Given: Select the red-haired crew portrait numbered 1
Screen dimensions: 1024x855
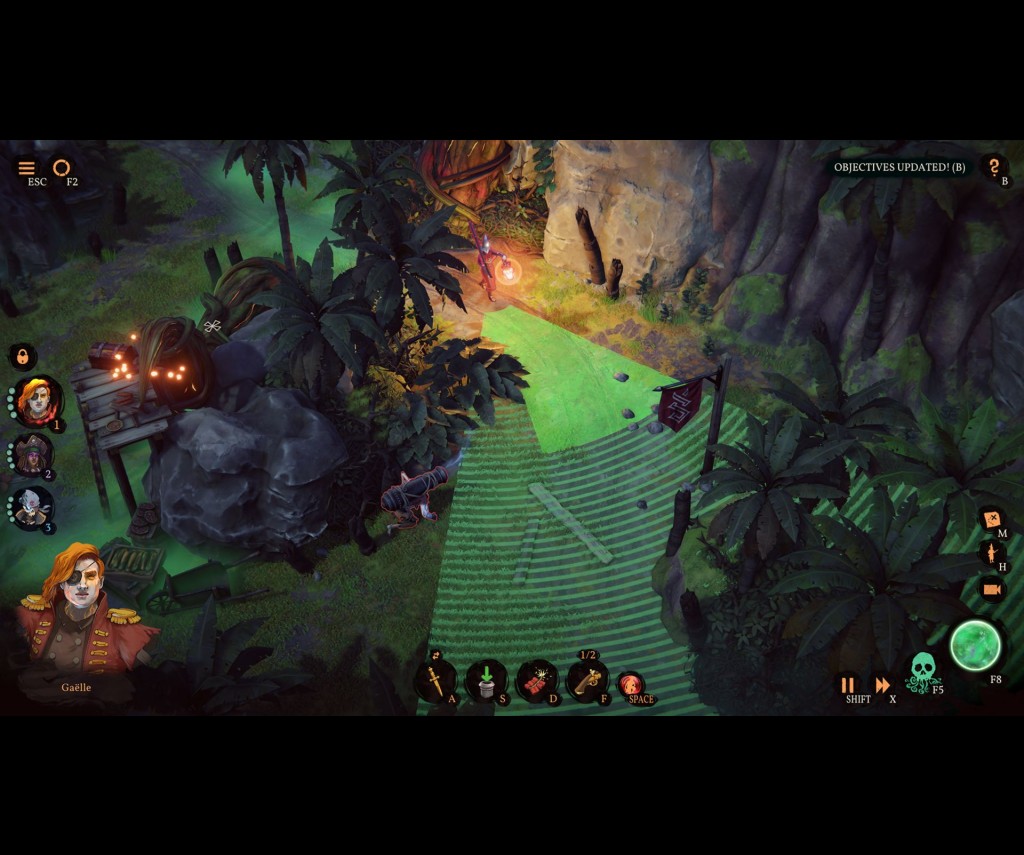Looking at the screenshot, I should coord(39,400).
